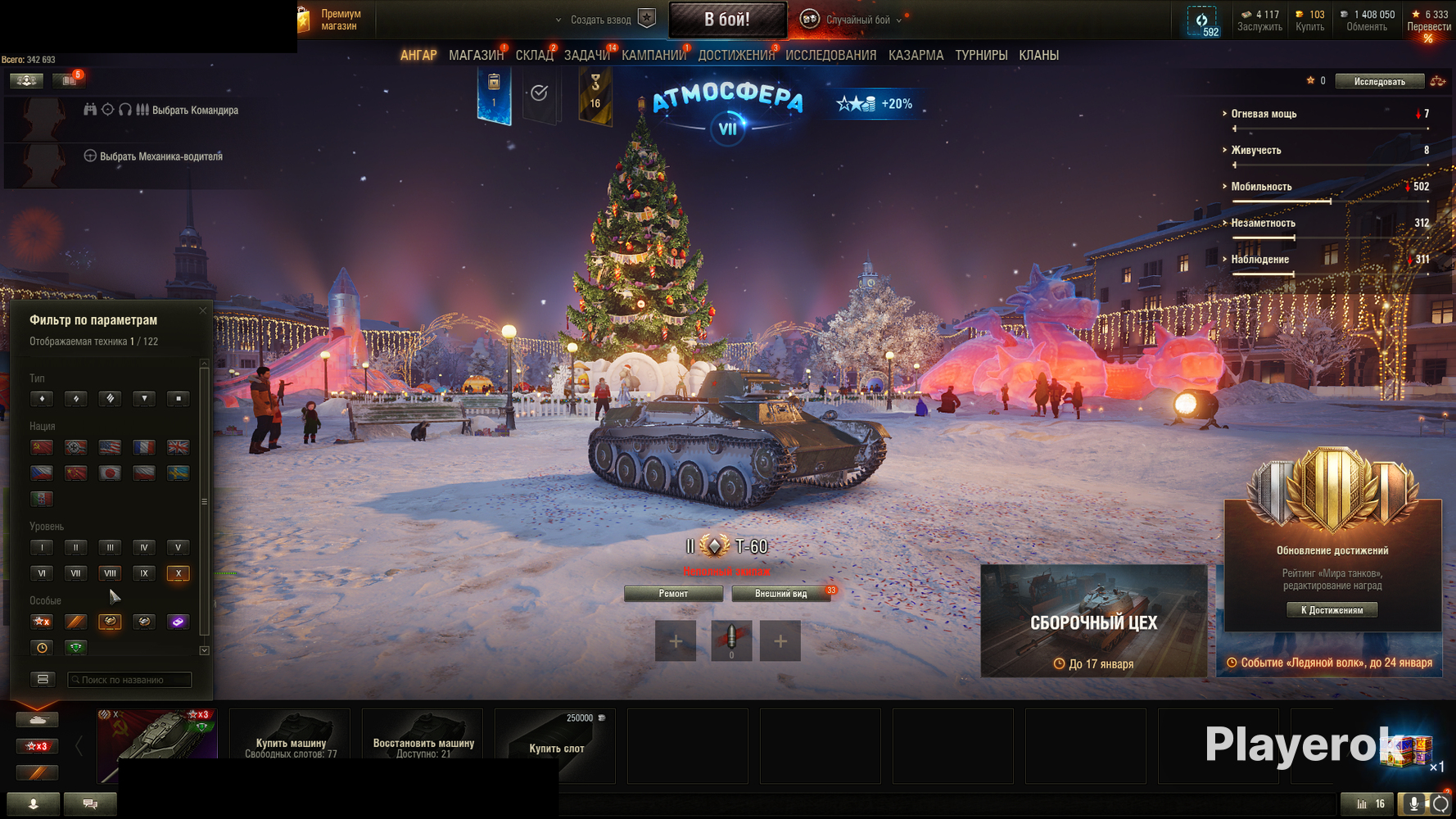Select Купить слот in the tank carousel
The image size is (1456, 819).
coord(556,746)
